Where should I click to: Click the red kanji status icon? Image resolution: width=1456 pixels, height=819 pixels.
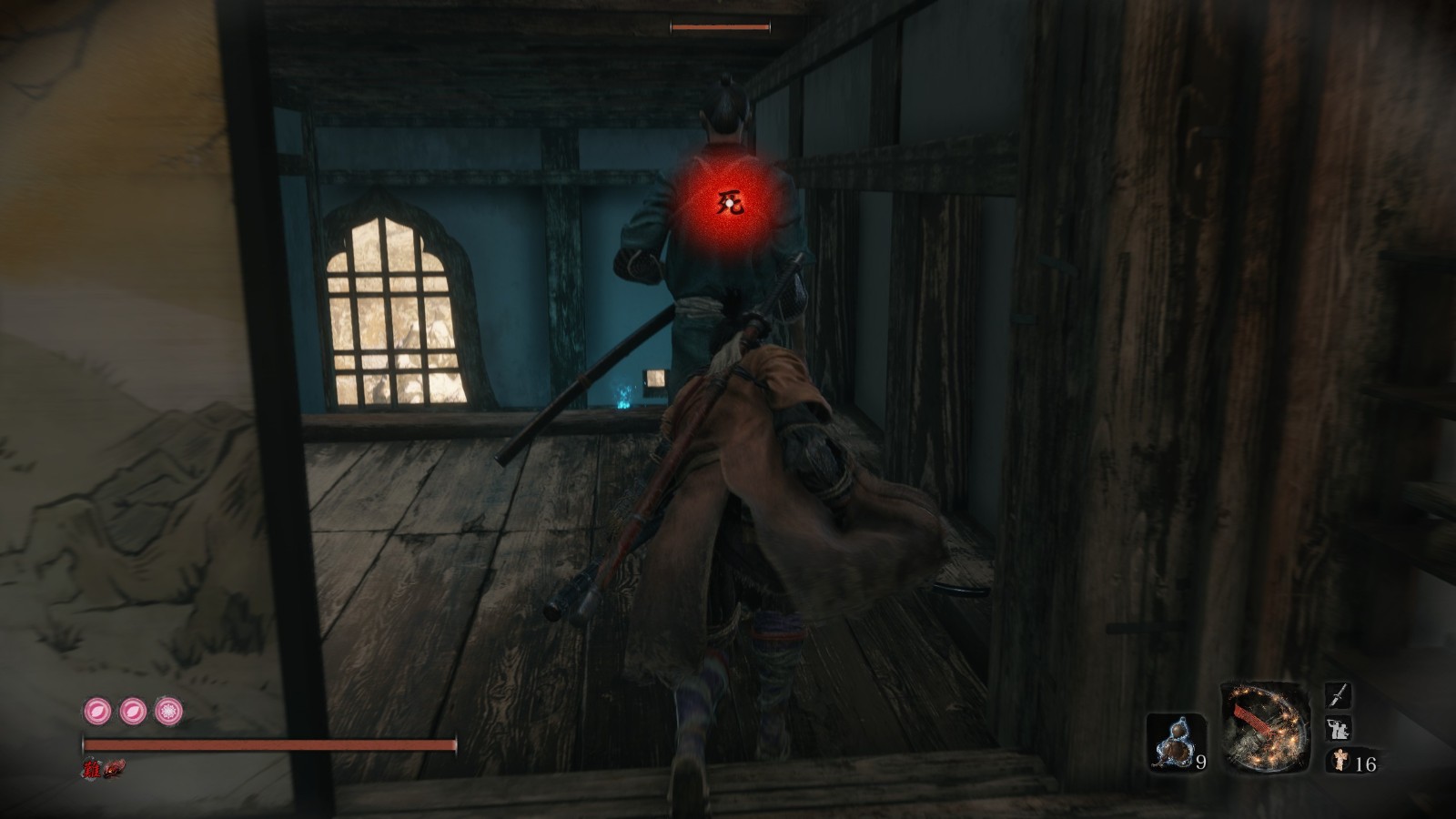(x=92, y=769)
